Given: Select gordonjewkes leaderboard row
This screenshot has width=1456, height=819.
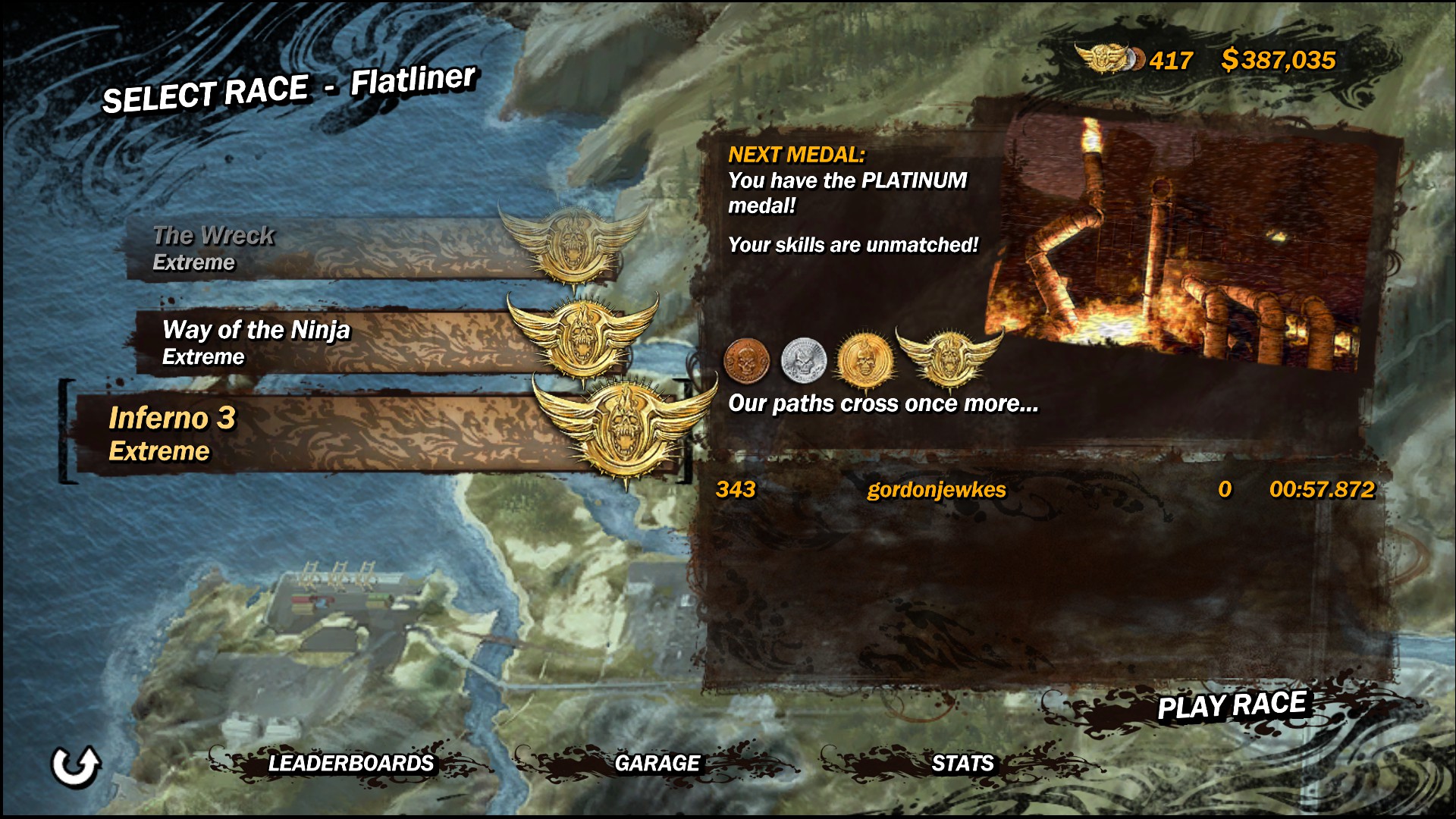Looking at the screenshot, I should (1045, 490).
